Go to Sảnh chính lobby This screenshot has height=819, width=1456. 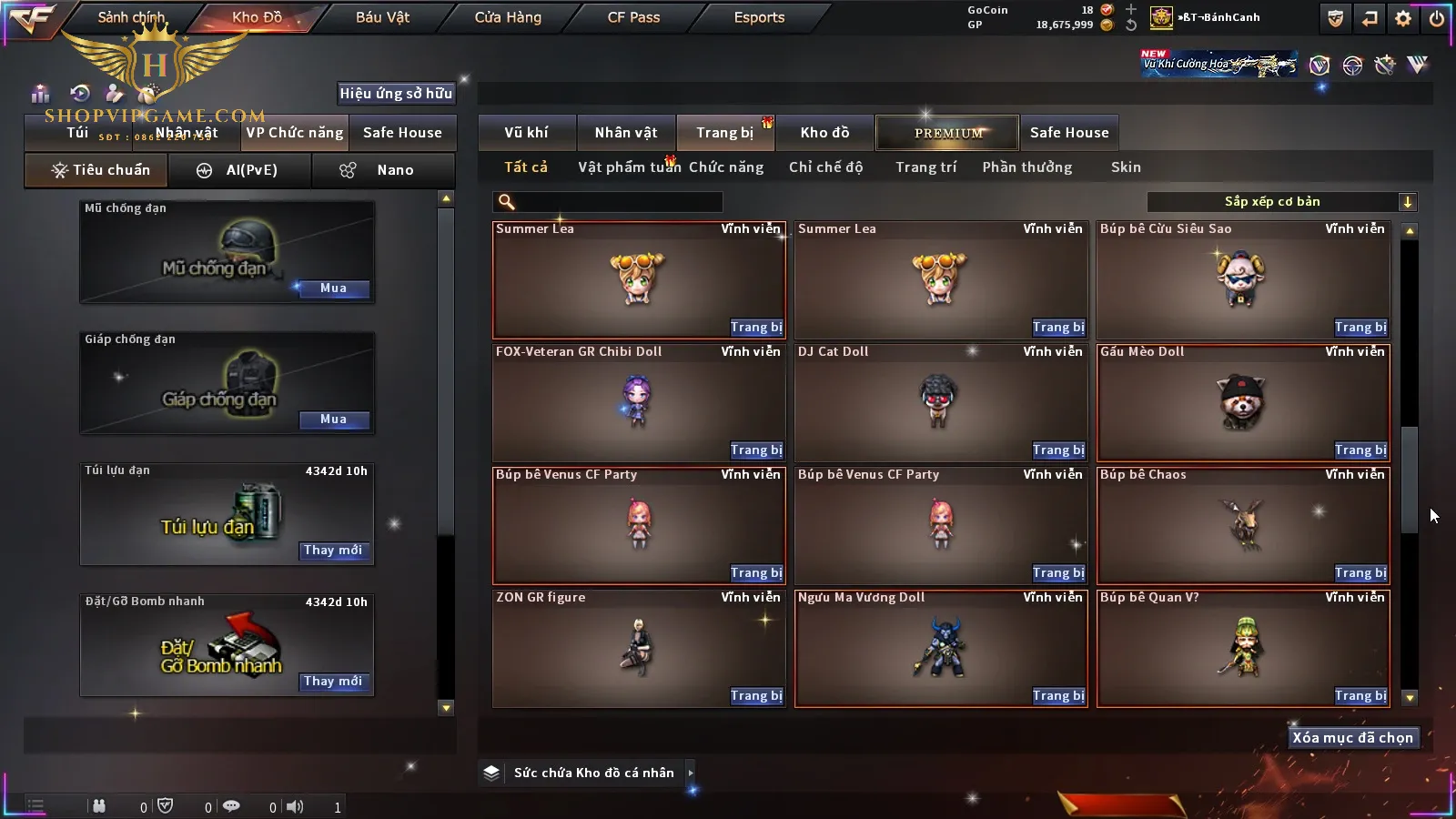pyautogui.click(x=131, y=17)
